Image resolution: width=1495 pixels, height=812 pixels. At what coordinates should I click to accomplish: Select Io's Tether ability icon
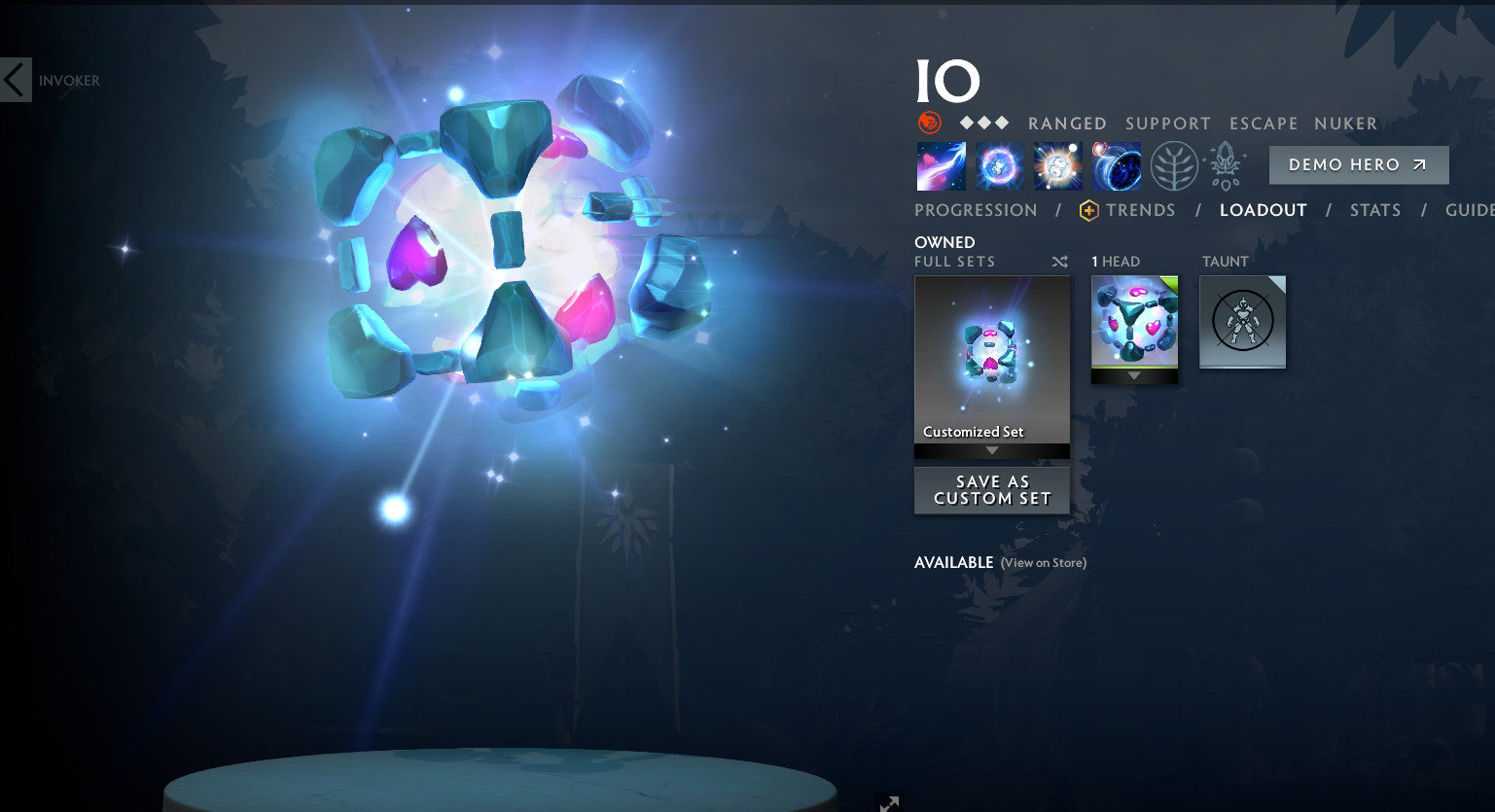(x=940, y=165)
